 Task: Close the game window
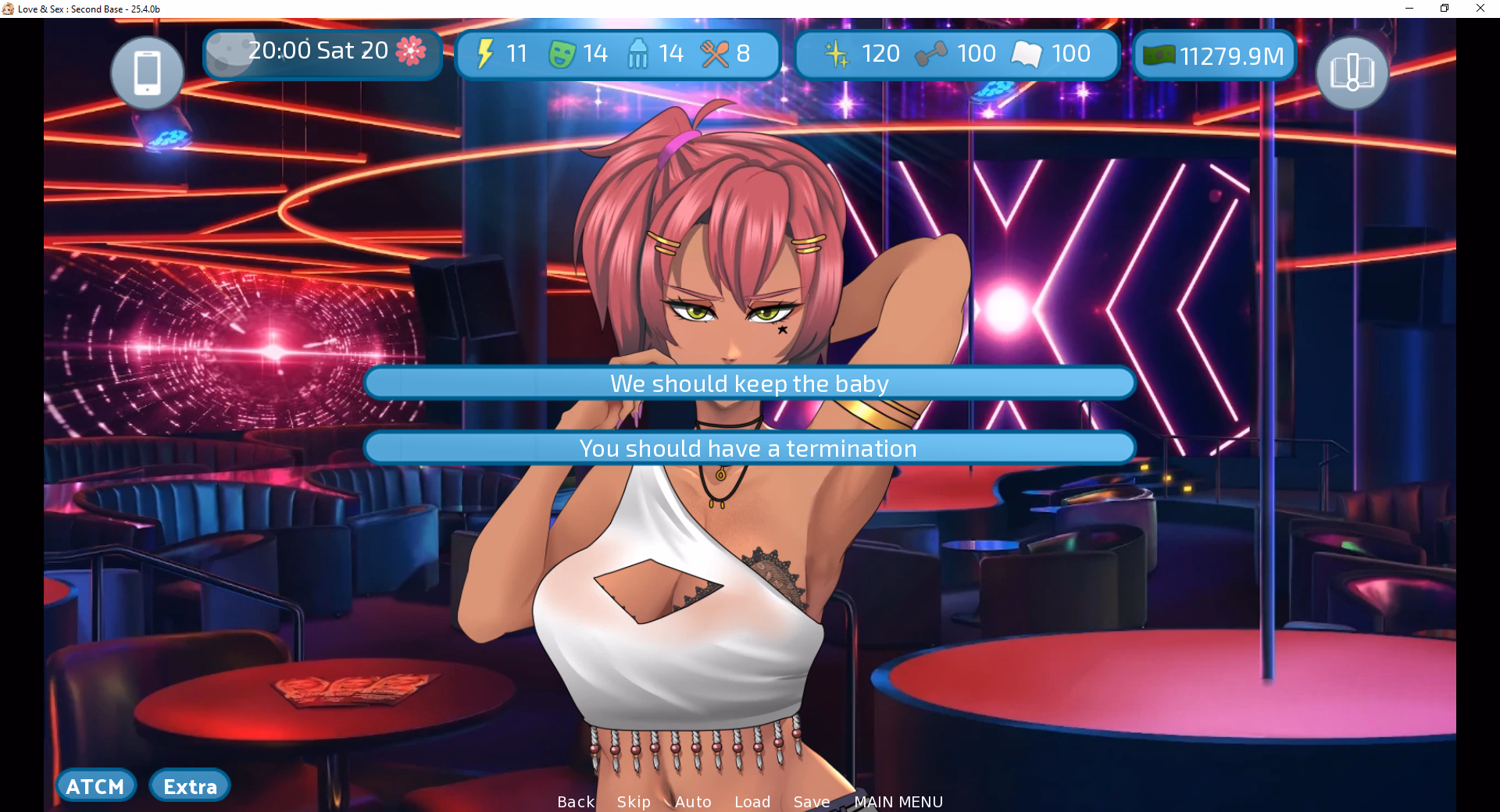tap(1480, 9)
